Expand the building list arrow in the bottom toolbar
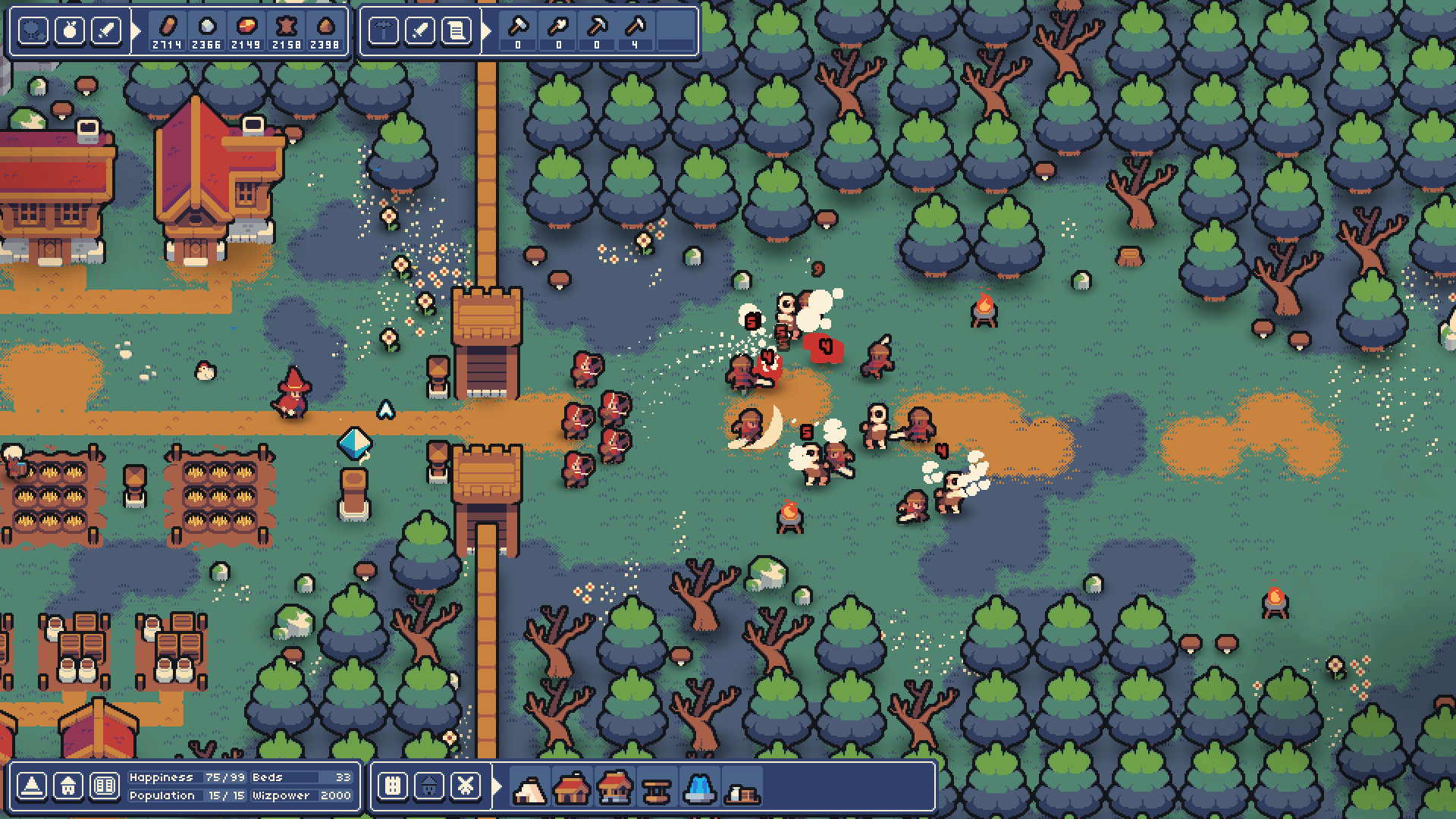Screen dimensions: 1456x819 494,786
